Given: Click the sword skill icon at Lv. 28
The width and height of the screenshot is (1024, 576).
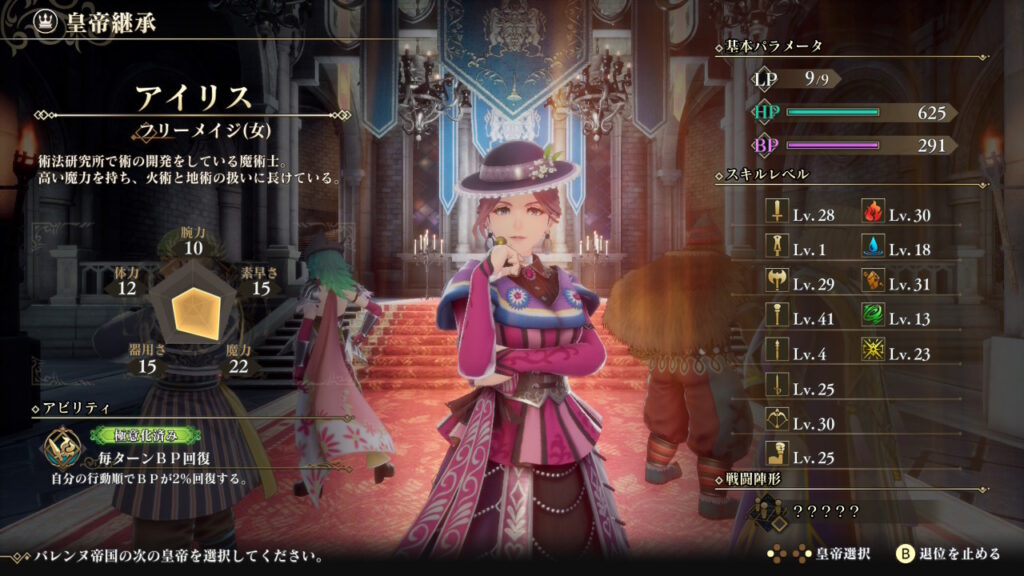Looking at the screenshot, I should pos(775,212).
